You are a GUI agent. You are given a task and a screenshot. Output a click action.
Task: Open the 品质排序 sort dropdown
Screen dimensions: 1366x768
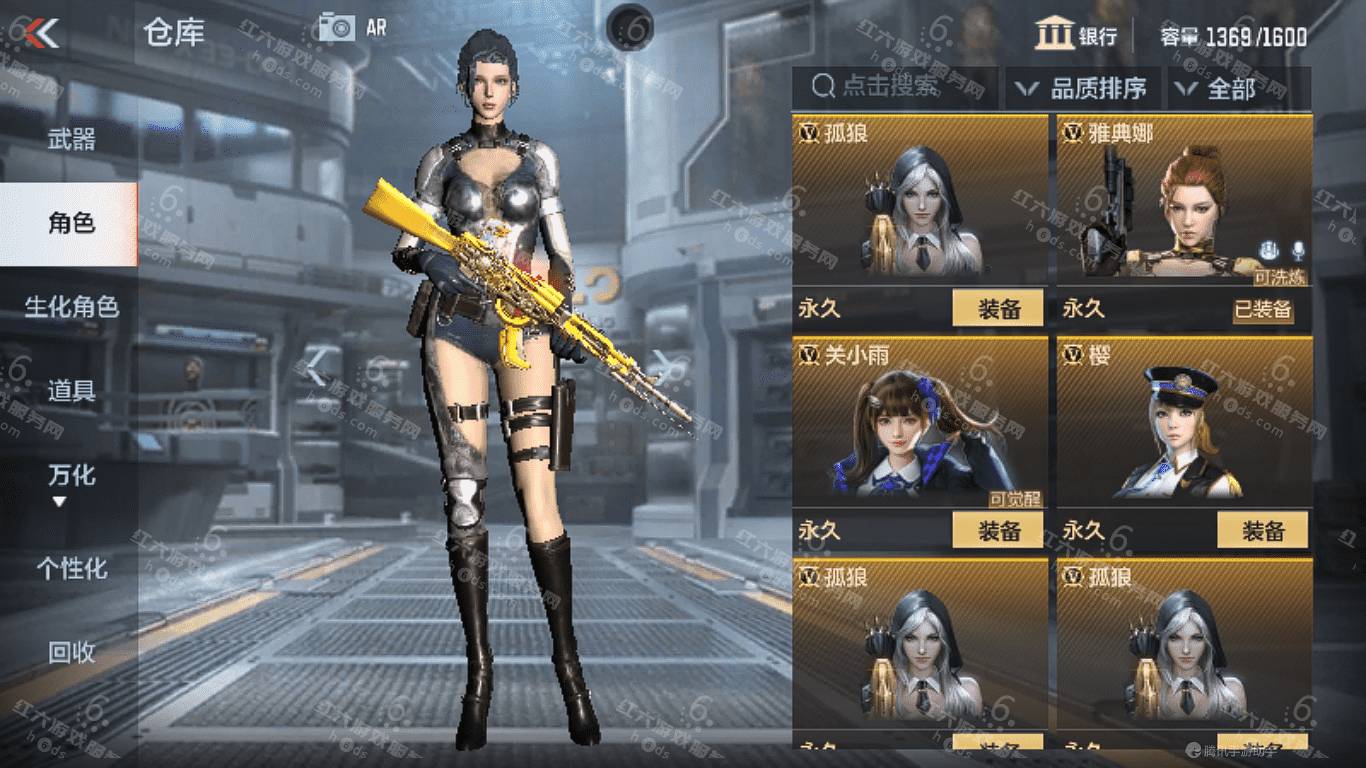(1083, 89)
